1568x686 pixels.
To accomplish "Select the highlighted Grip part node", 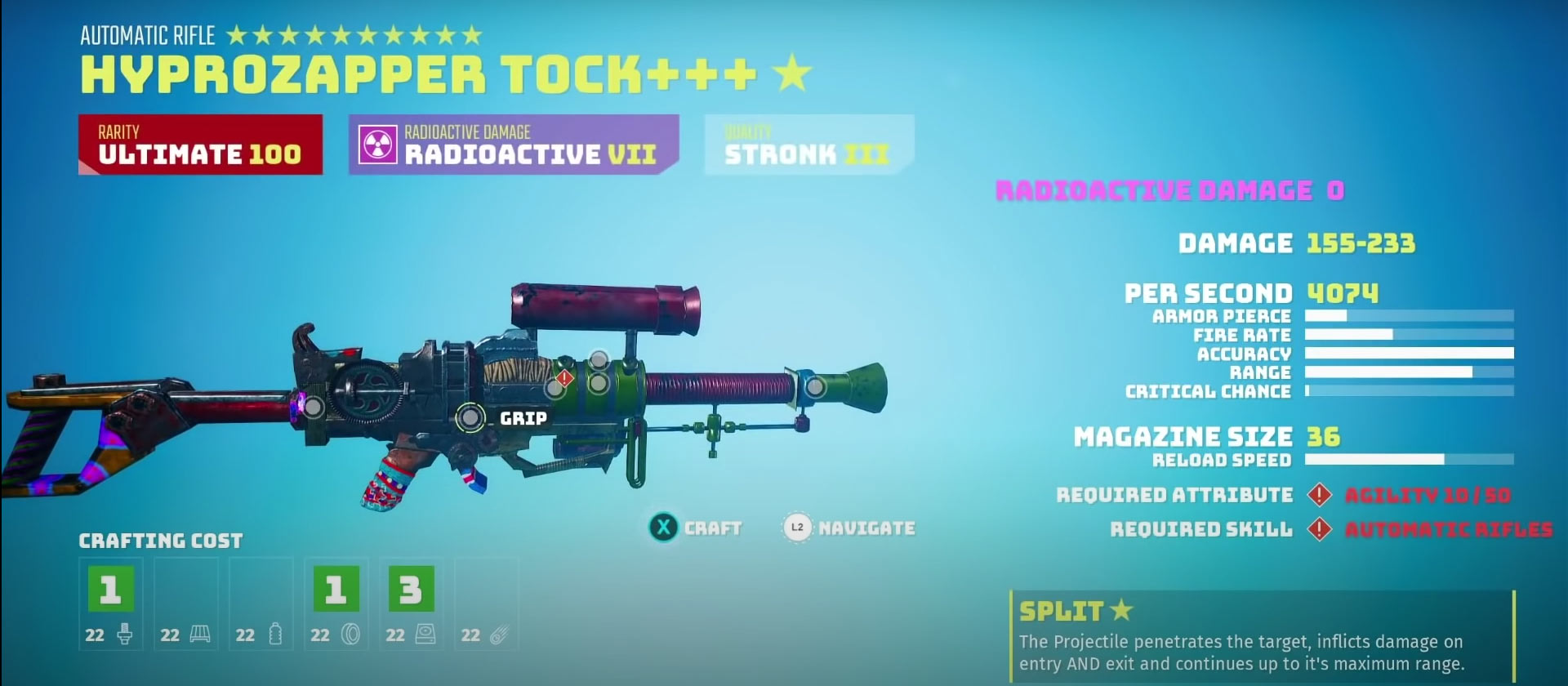I will 470,417.
